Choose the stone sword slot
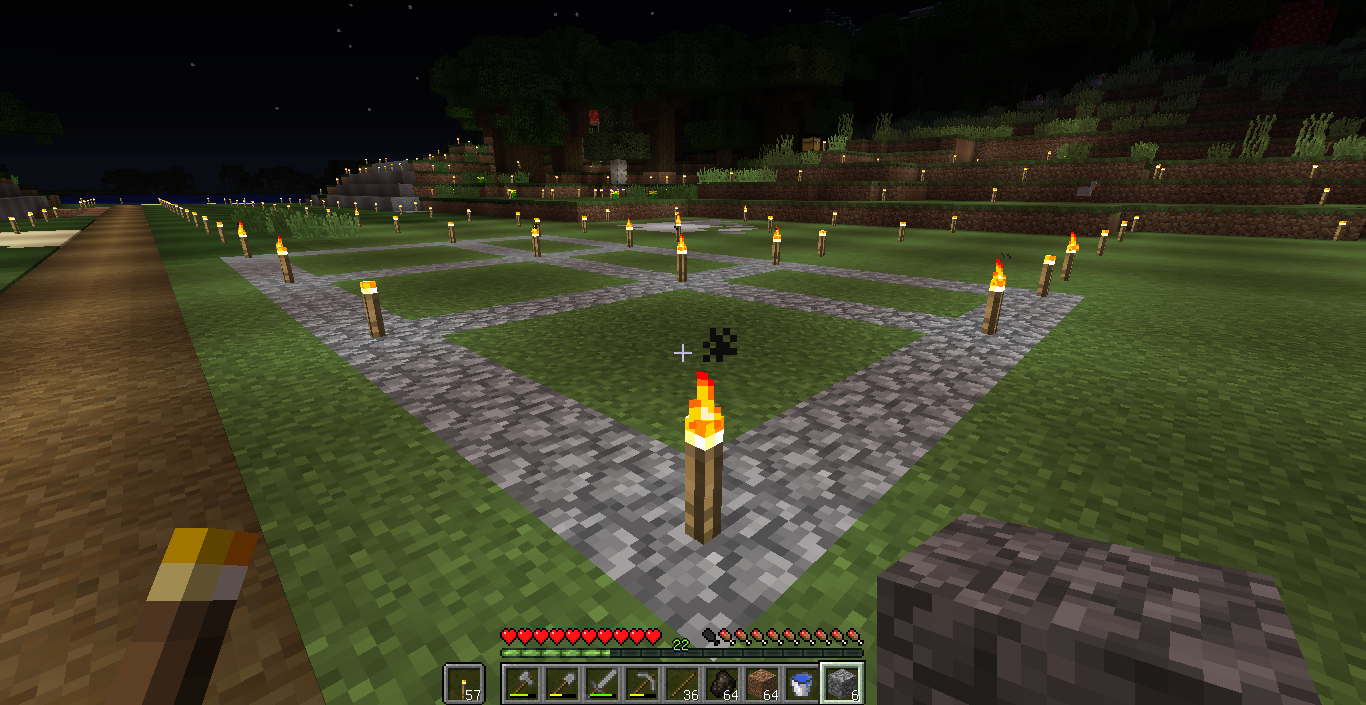Screen dimensions: 1366x705 tap(602, 684)
